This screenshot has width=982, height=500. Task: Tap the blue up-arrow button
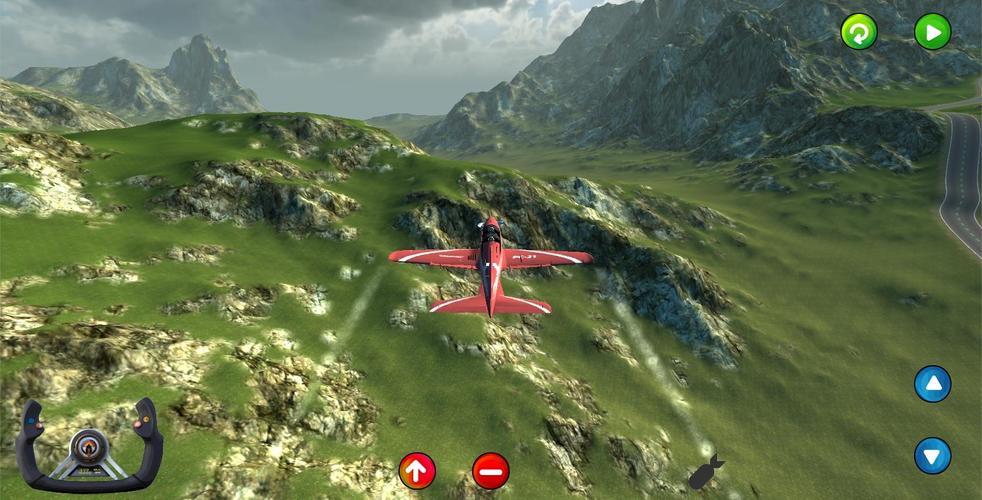coord(932,384)
